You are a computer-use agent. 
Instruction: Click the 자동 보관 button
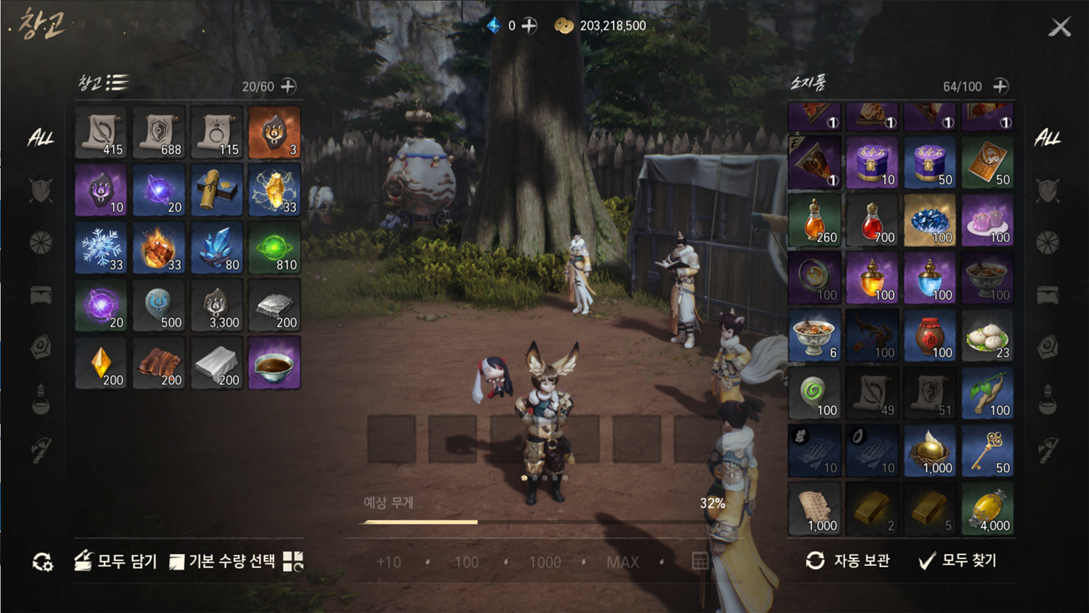[x=847, y=561]
